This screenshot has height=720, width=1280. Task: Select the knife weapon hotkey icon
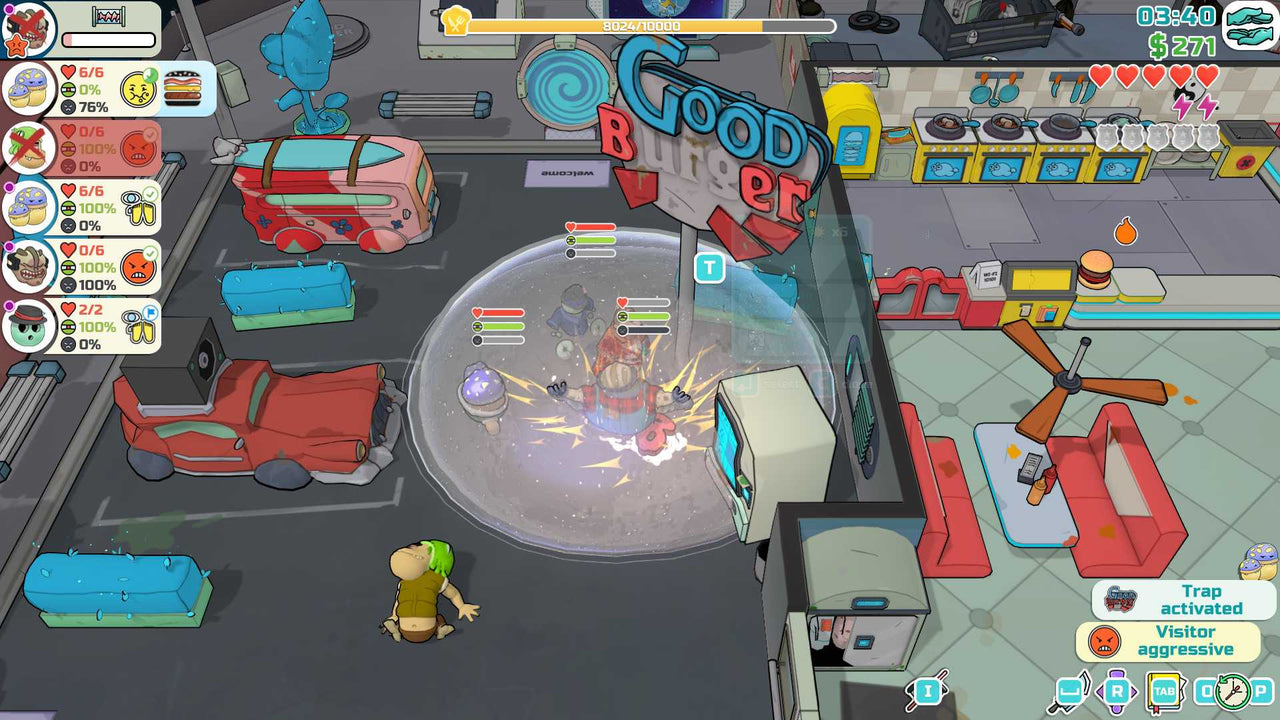coord(1070,690)
